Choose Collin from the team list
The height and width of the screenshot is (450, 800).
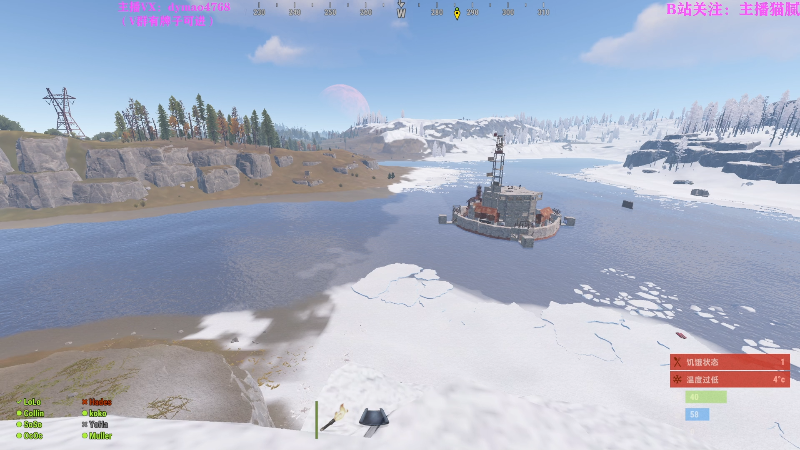(33, 413)
